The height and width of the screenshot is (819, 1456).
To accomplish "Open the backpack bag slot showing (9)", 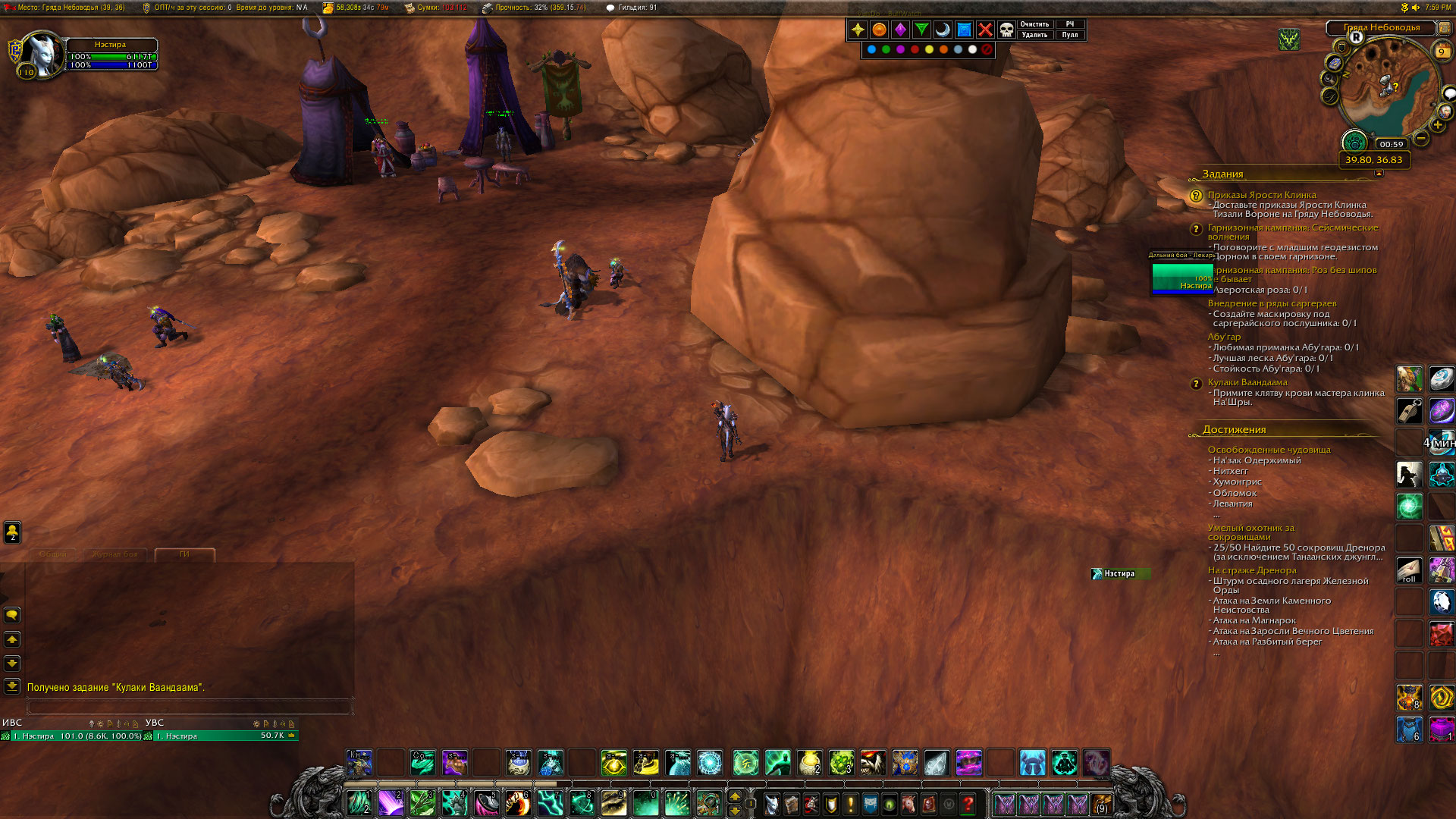I will click(x=1102, y=804).
